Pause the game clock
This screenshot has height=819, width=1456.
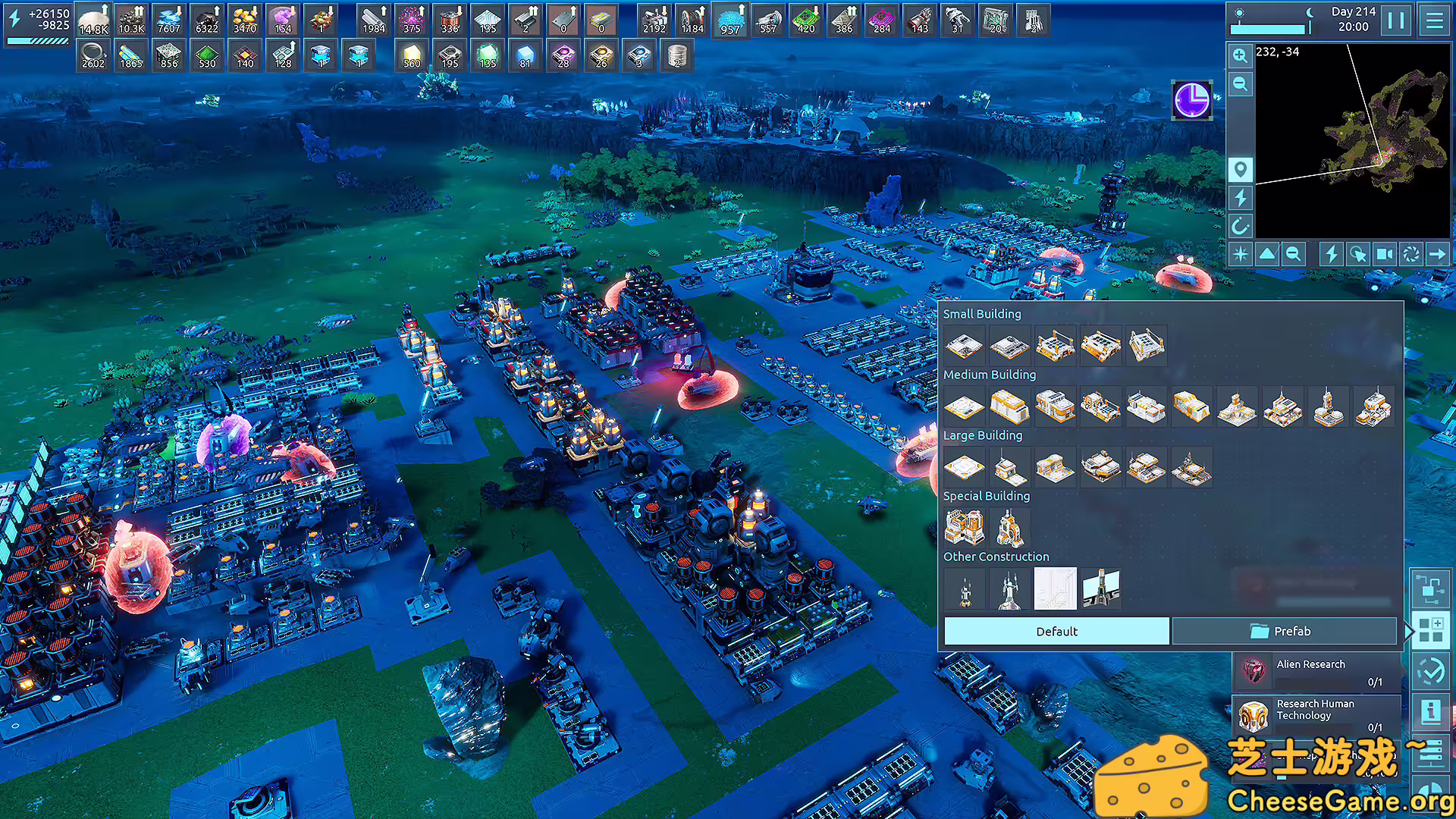[x=1397, y=20]
